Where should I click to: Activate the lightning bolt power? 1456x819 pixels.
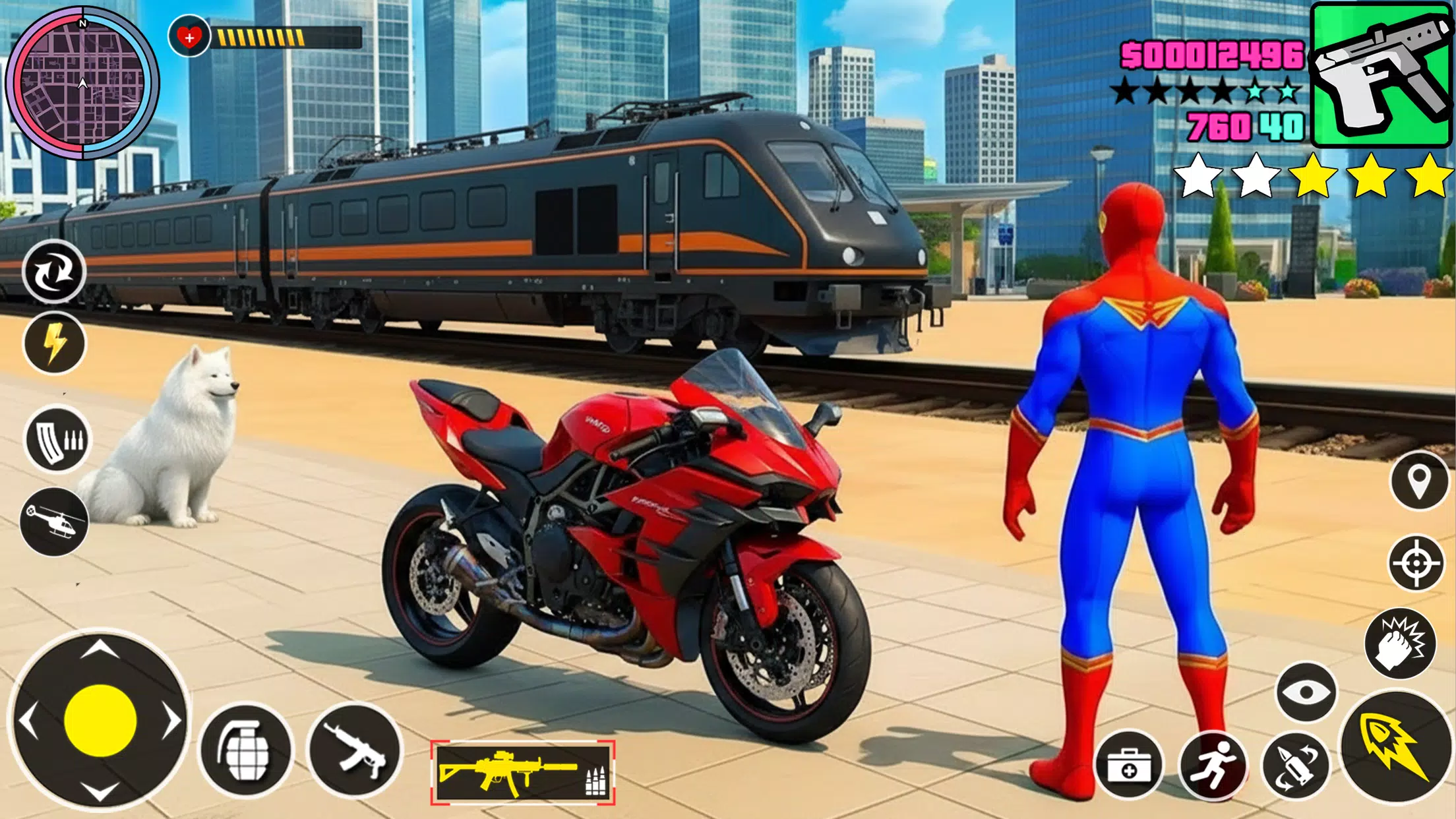(55, 343)
